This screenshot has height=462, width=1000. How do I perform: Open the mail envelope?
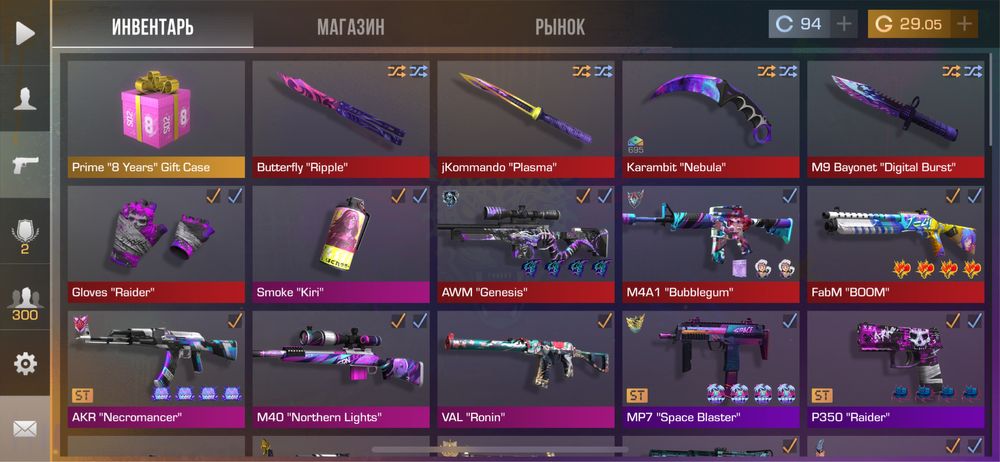pos(25,428)
